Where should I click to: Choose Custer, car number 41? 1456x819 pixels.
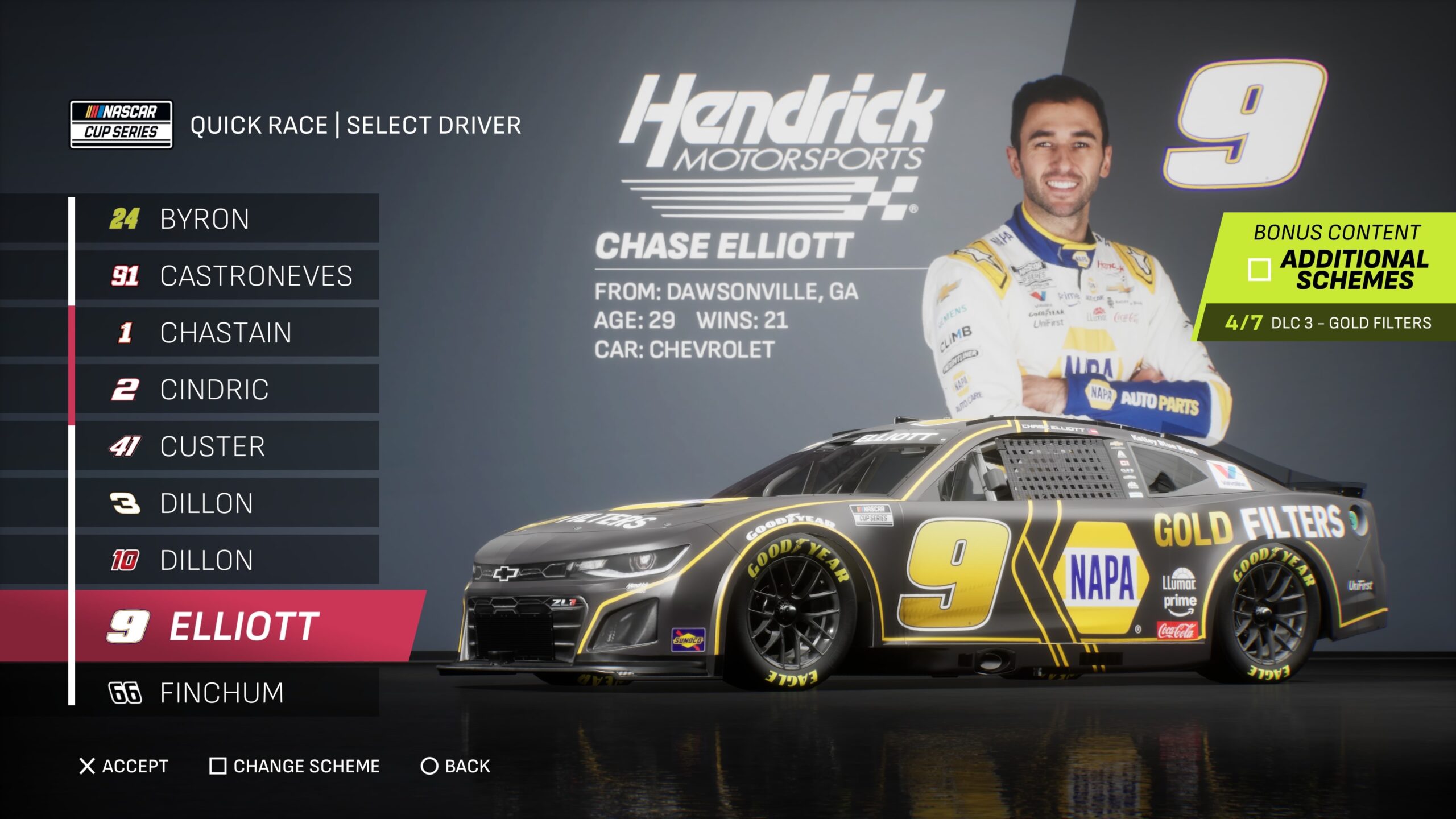tap(226, 446)
